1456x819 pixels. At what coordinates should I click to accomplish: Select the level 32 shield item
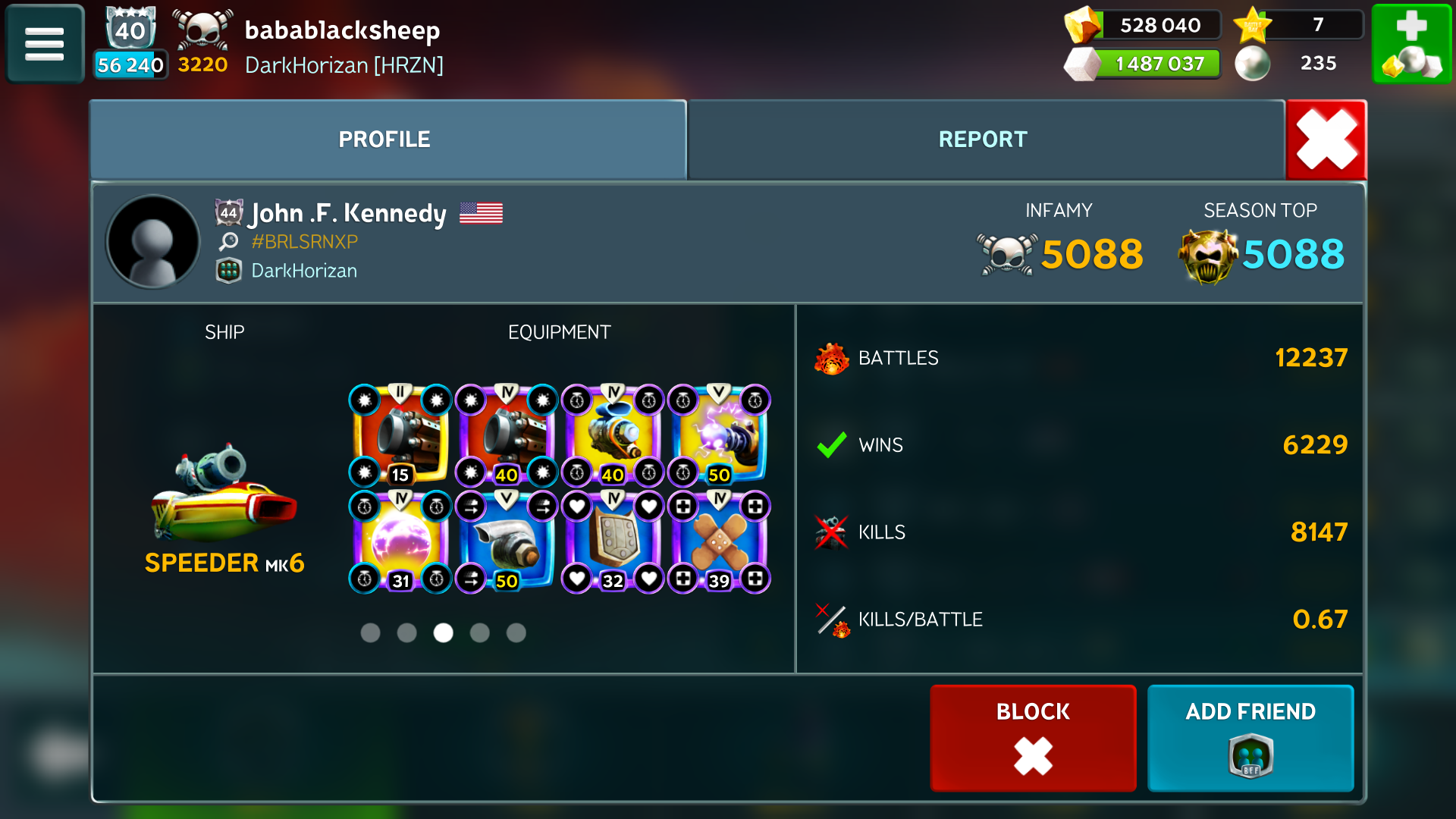coord(613,542)
